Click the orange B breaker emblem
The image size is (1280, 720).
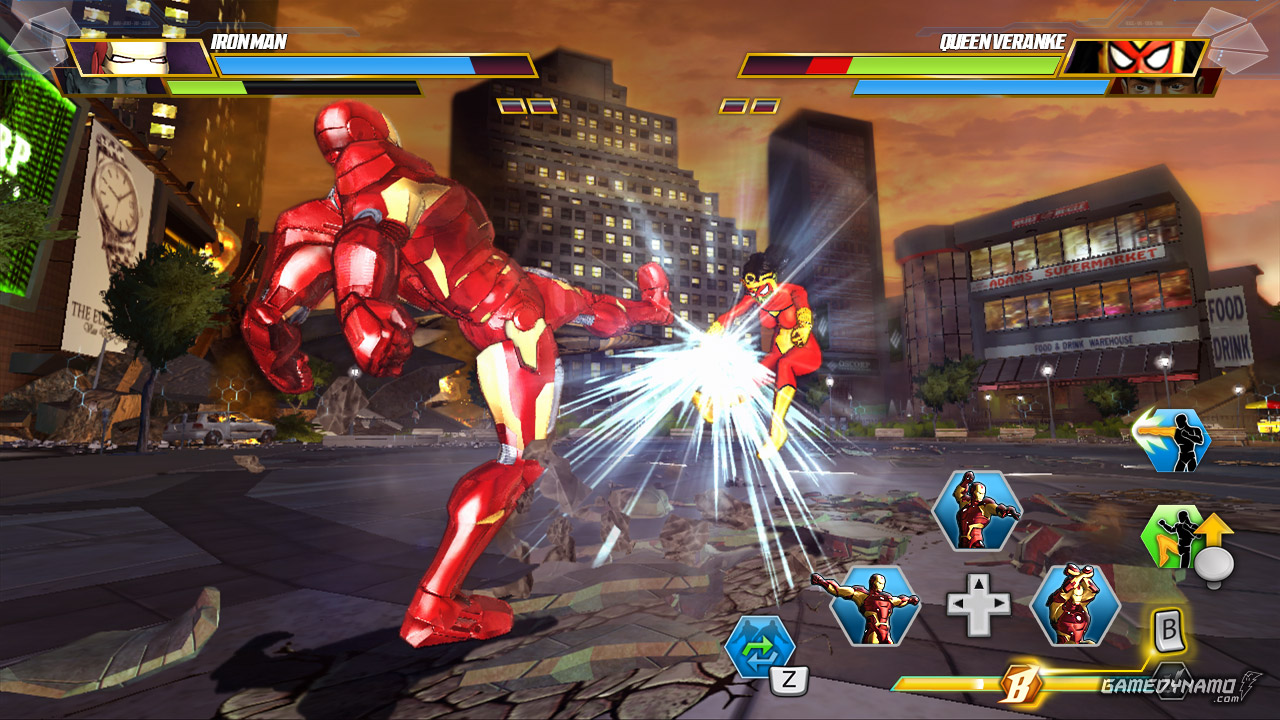[1021, 684]
